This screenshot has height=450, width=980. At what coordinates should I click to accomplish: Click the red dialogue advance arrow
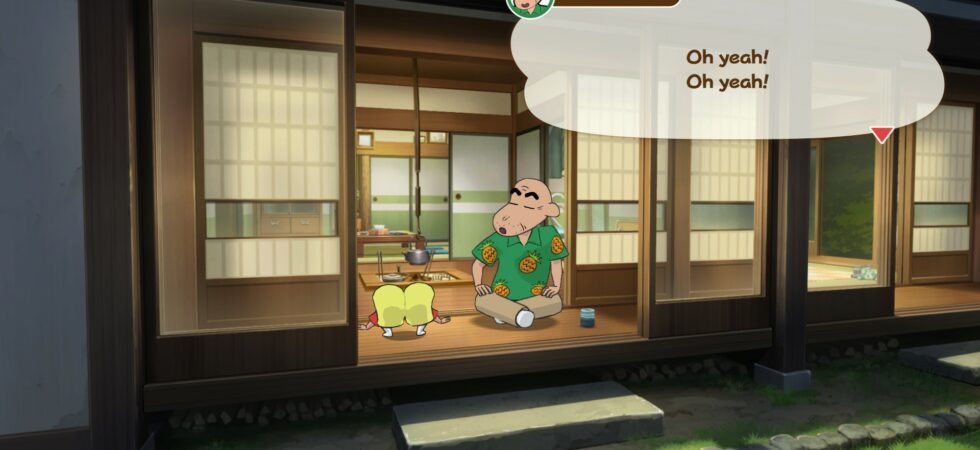click(x=881, y=134)
